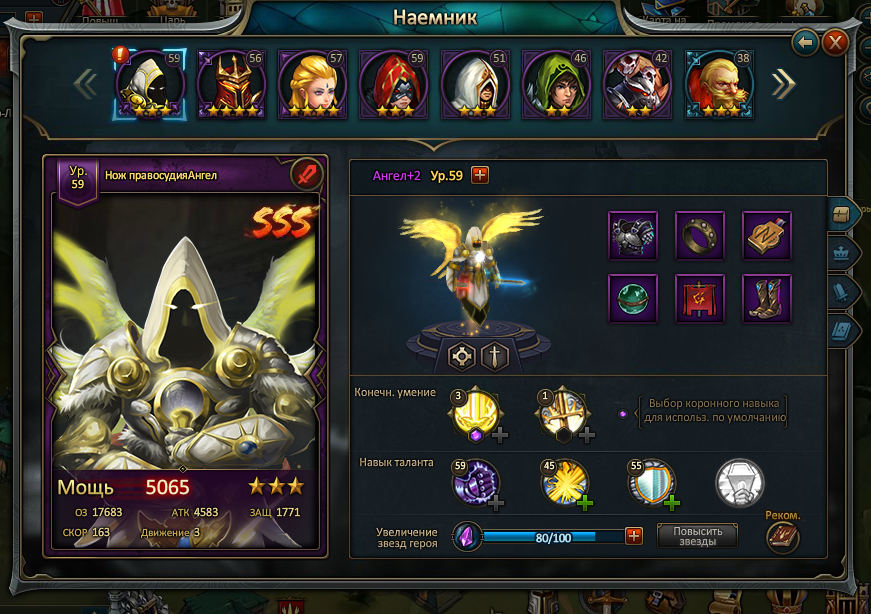Show previous heroes with left chevron
This screenshot has width=871, height=614.
click(x=85, y=85)
